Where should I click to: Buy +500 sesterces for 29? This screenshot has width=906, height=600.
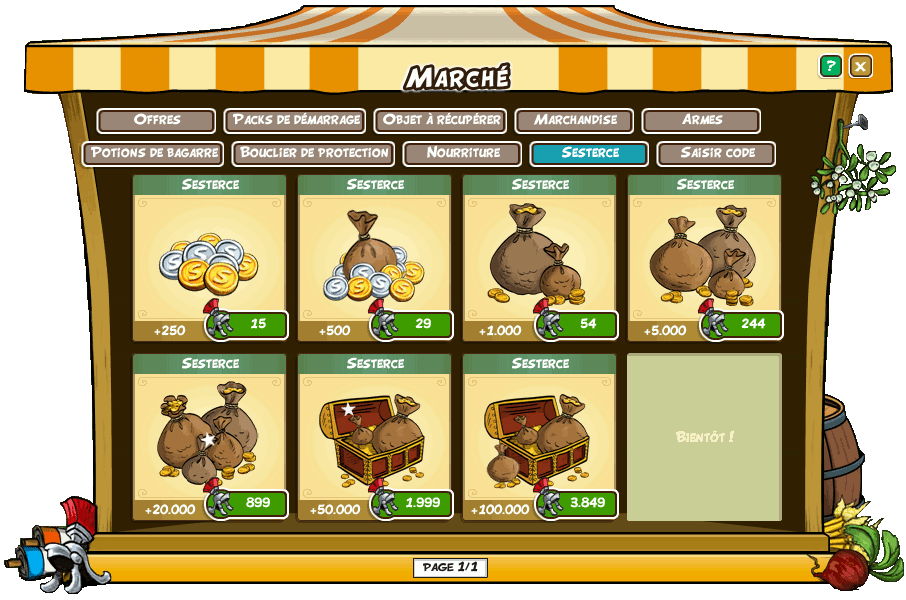pos(413,324)
